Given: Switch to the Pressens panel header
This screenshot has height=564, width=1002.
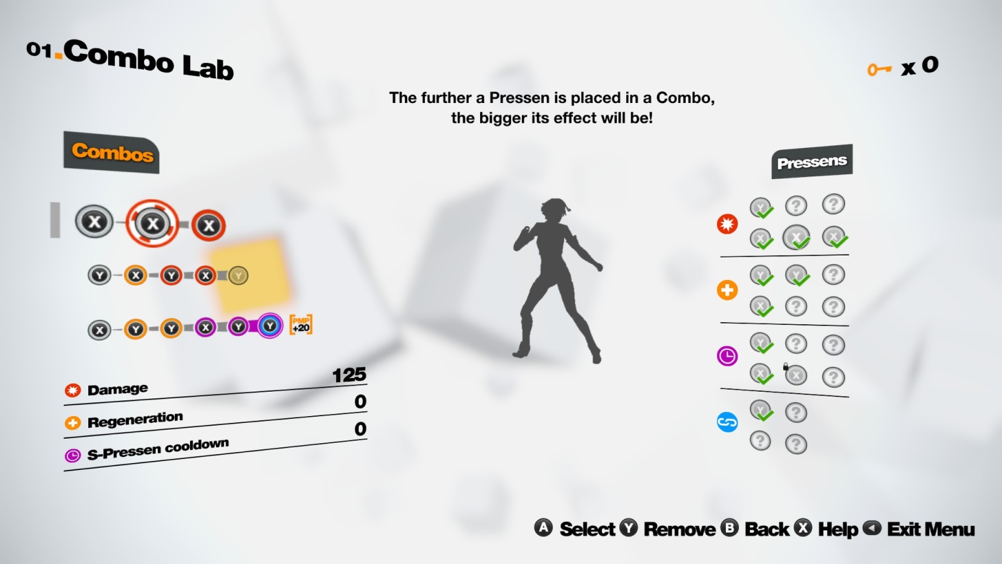Looking at the screenshot, I should [812, 162].
